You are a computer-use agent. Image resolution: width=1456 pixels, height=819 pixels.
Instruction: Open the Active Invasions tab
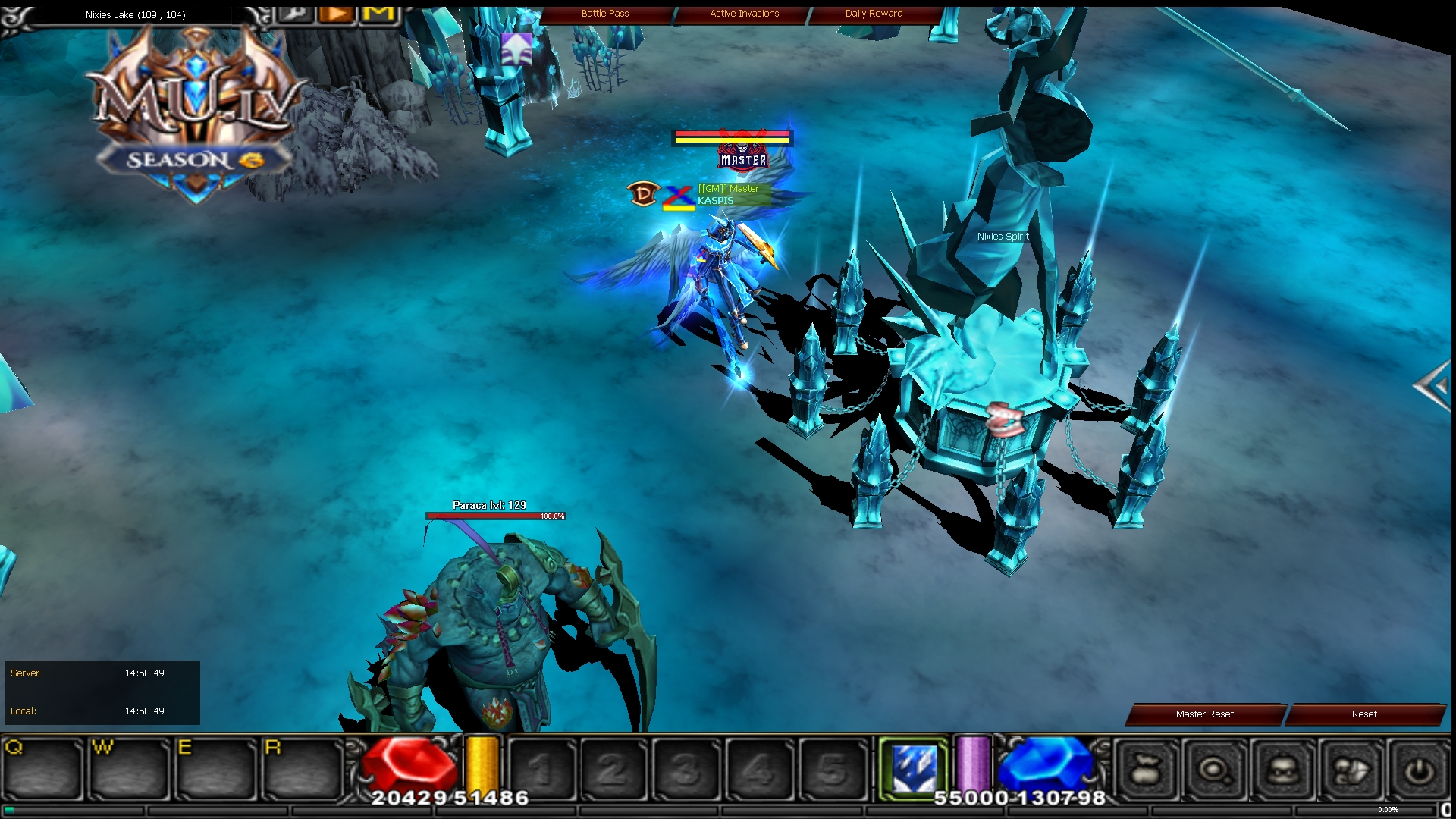pyautogui.click(x=743, y=13)
